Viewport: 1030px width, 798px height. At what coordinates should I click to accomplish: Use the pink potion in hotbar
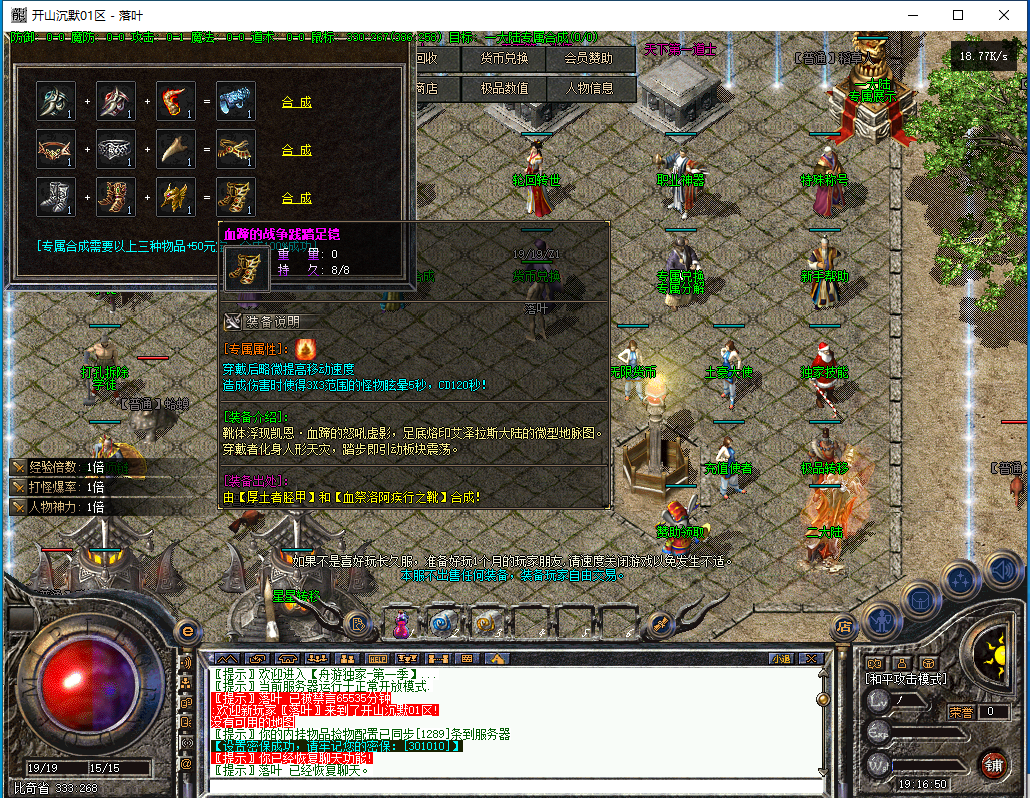[x=402, y=624]
